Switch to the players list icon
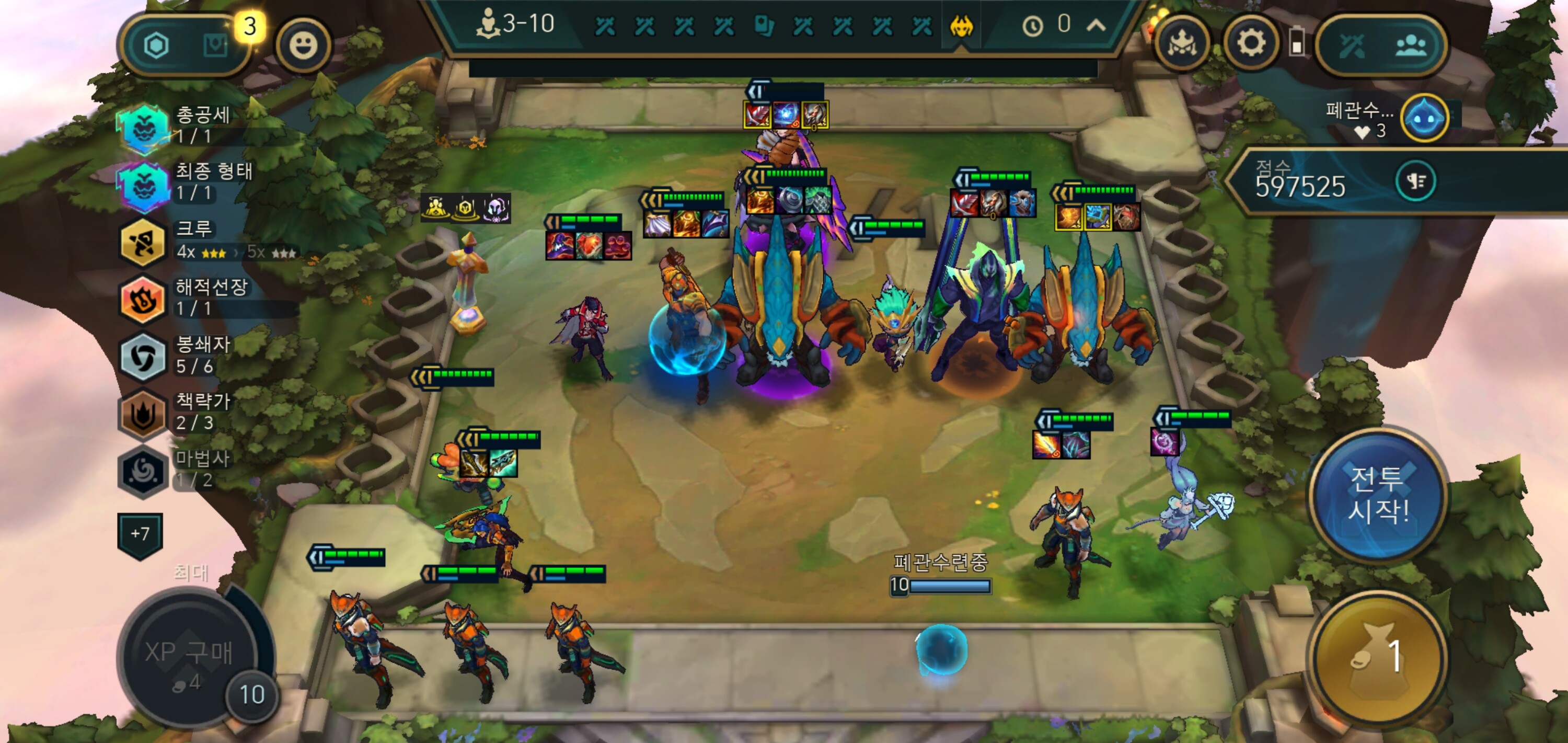1568x743 pixels. (x=1410, y=45)
